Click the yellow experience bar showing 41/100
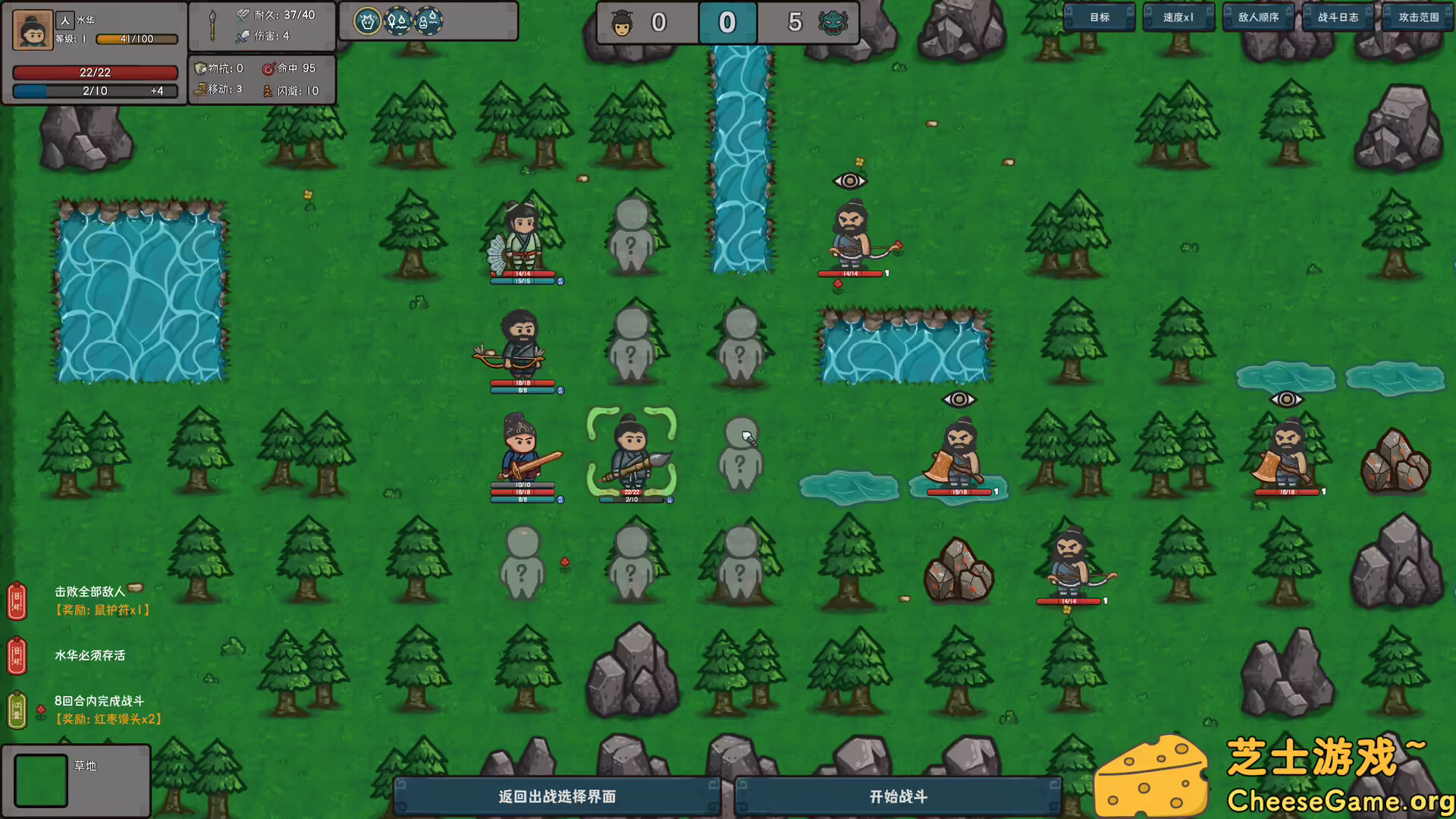The image size is (1456, 819). click(136, 39)
